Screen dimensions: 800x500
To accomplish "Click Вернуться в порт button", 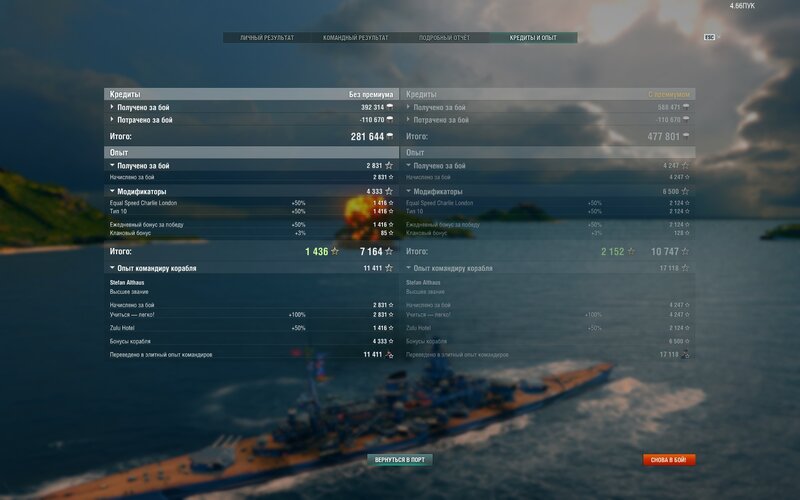I will 400,460.
